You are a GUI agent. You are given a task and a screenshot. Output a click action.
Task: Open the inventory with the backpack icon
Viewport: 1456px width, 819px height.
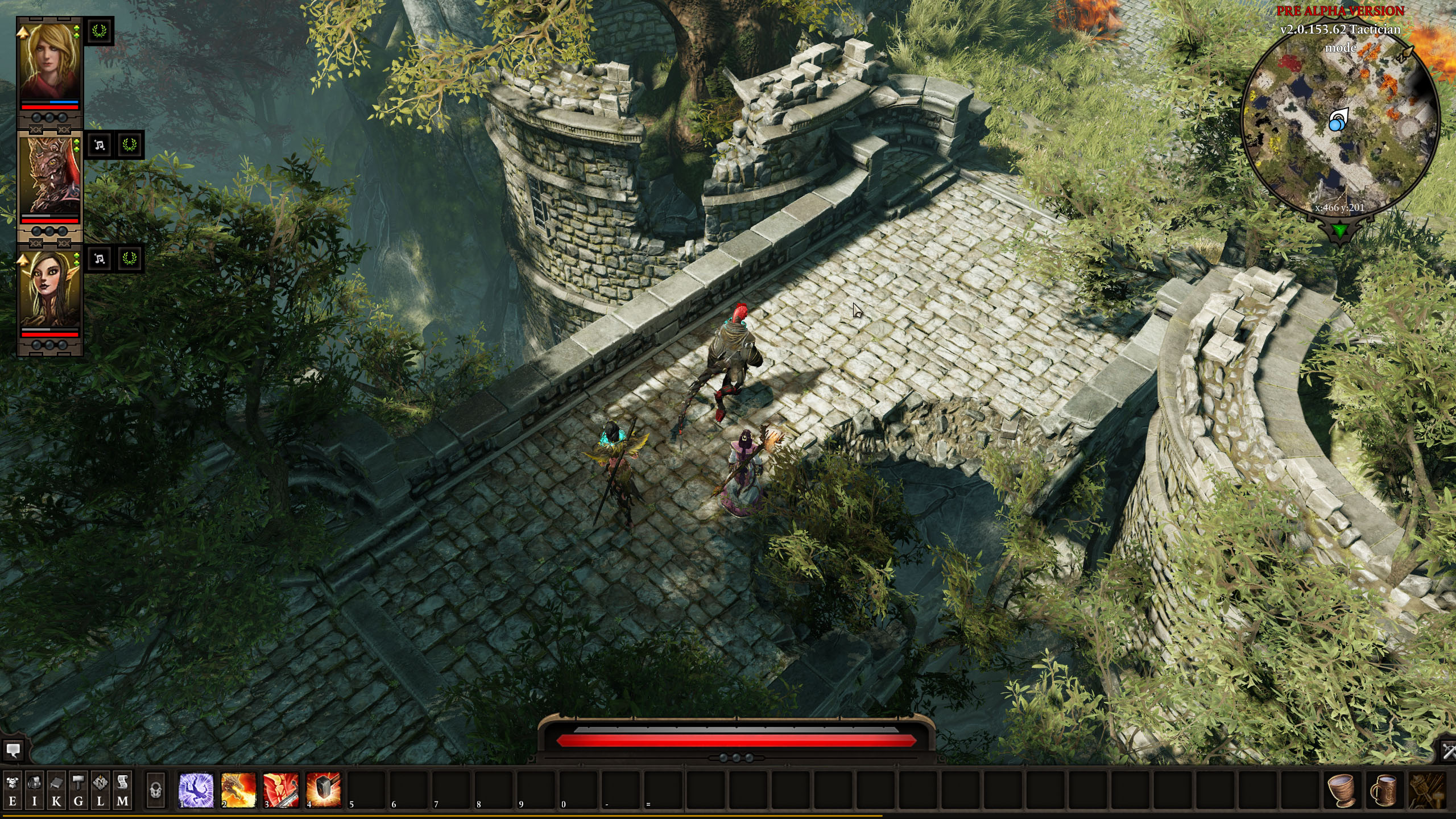(34, 790)
